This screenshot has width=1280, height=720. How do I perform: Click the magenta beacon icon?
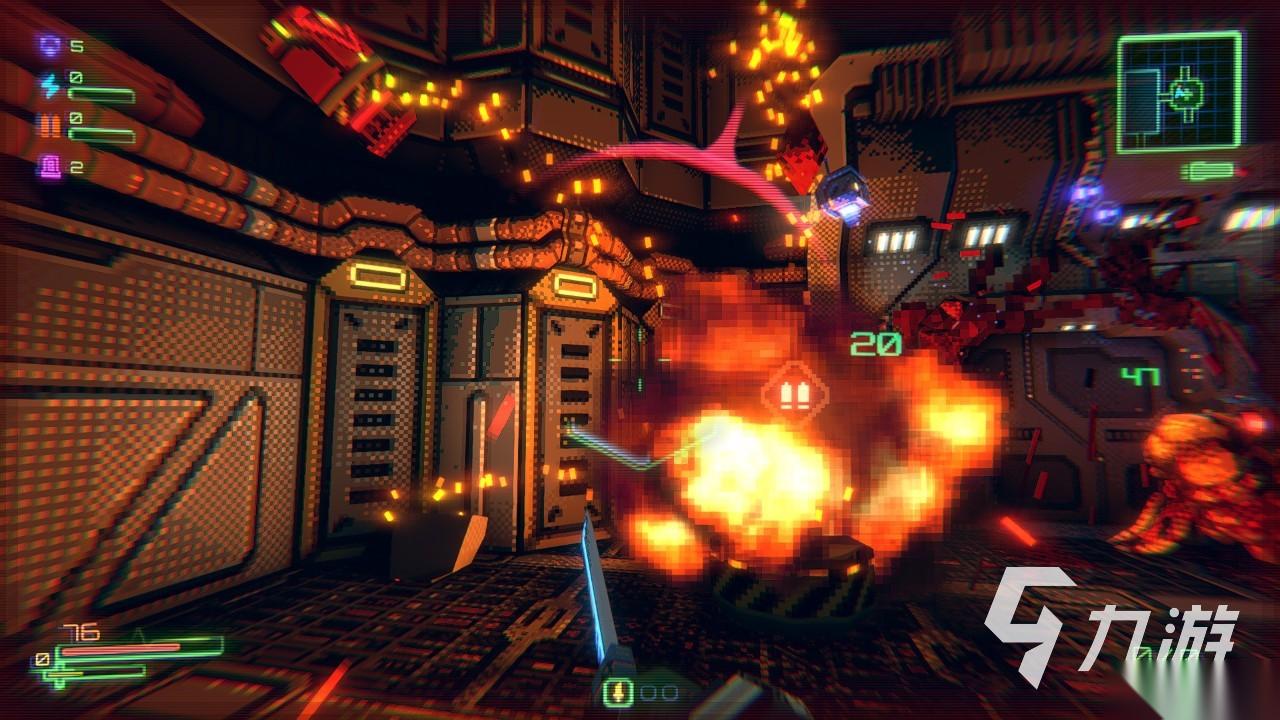tap(48, 167)
